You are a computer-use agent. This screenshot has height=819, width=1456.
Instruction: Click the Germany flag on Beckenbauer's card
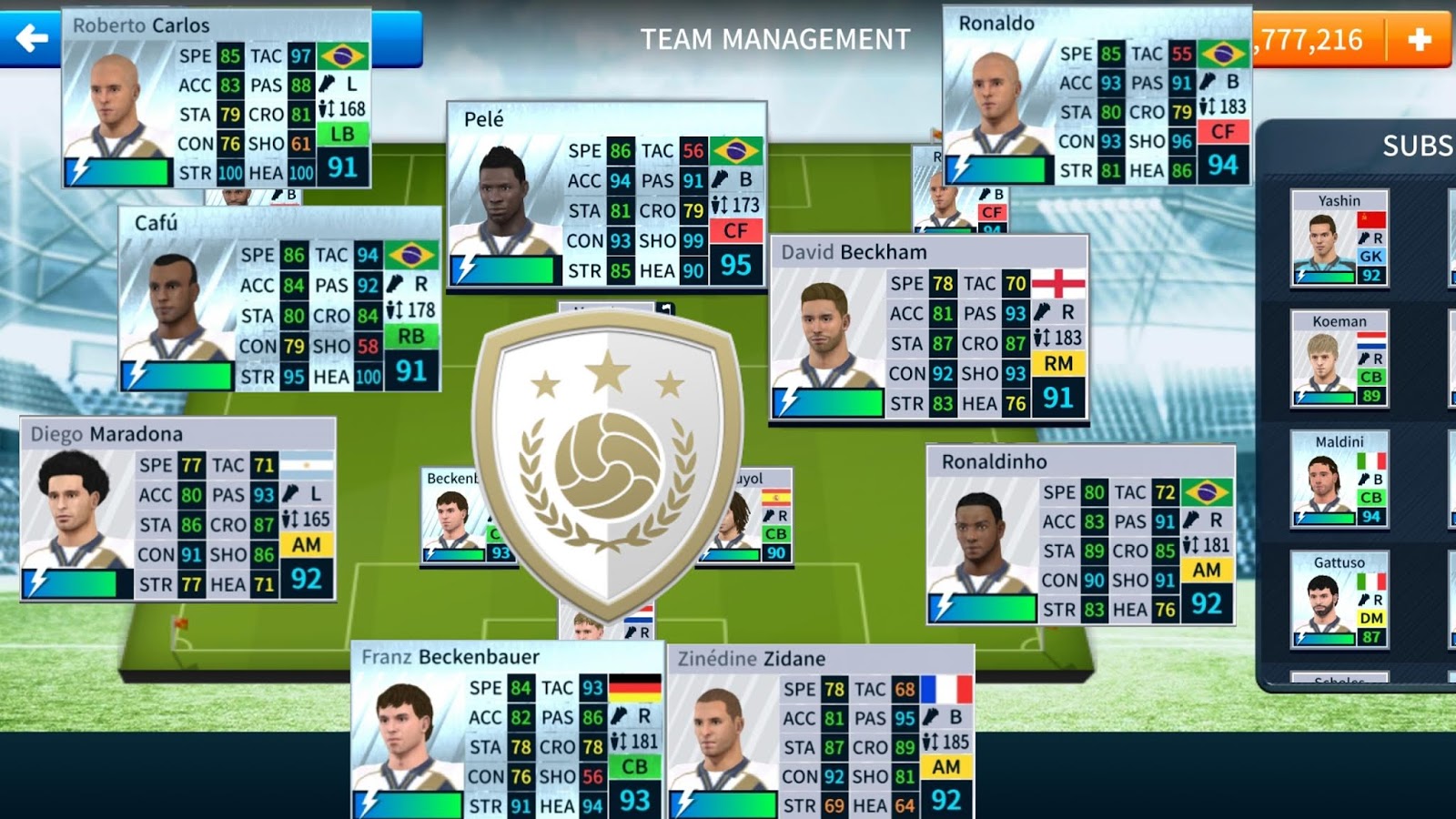point(634,688)
